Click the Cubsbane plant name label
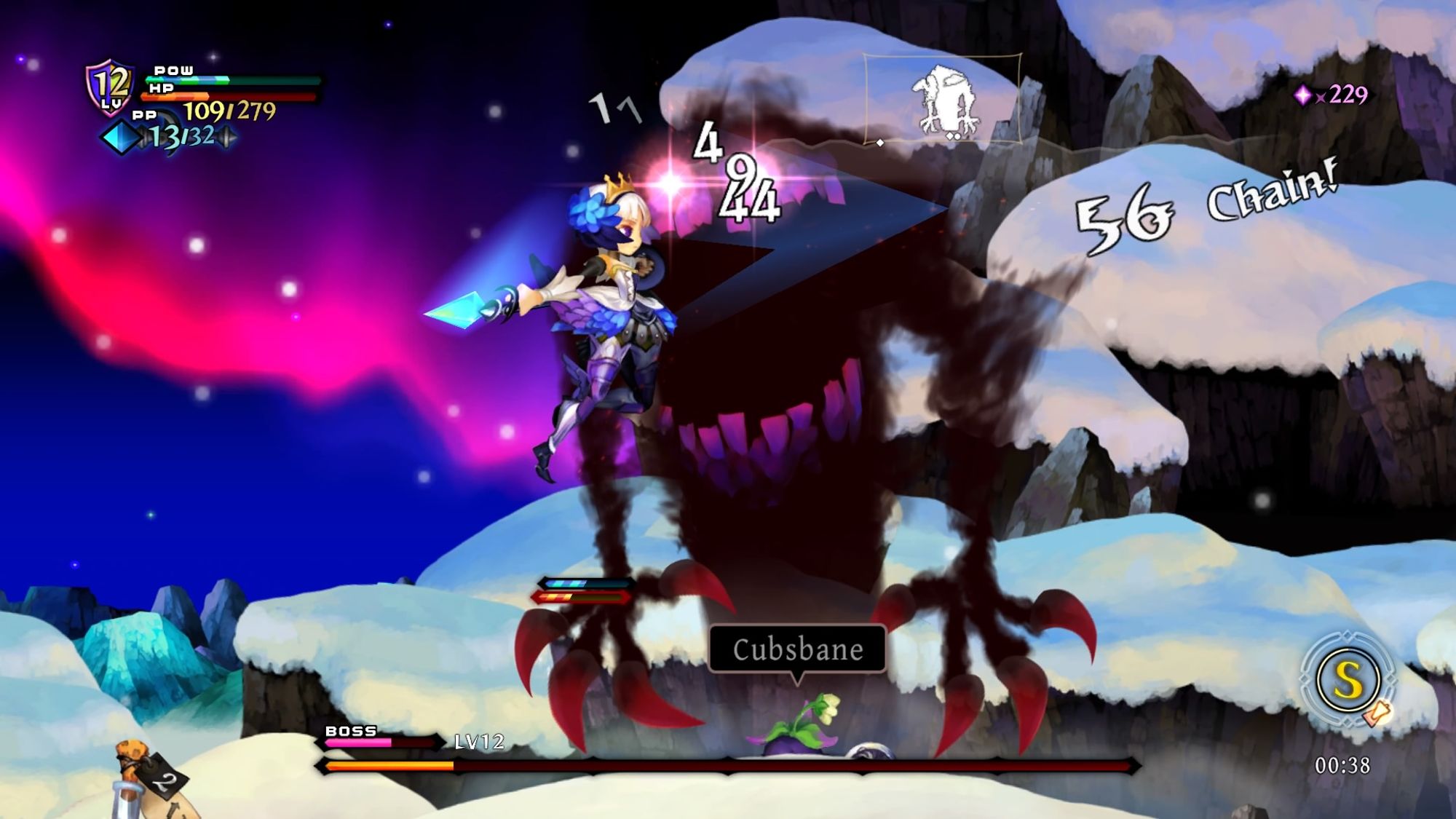Screen dimensions: 1456x819 click(797, 649)
